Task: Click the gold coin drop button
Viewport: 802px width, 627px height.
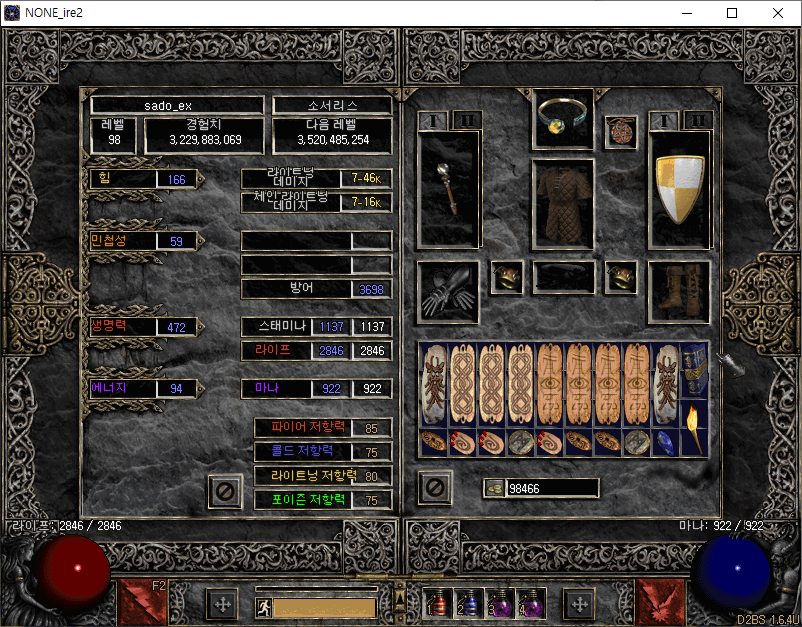Action: tap(494, 488)
